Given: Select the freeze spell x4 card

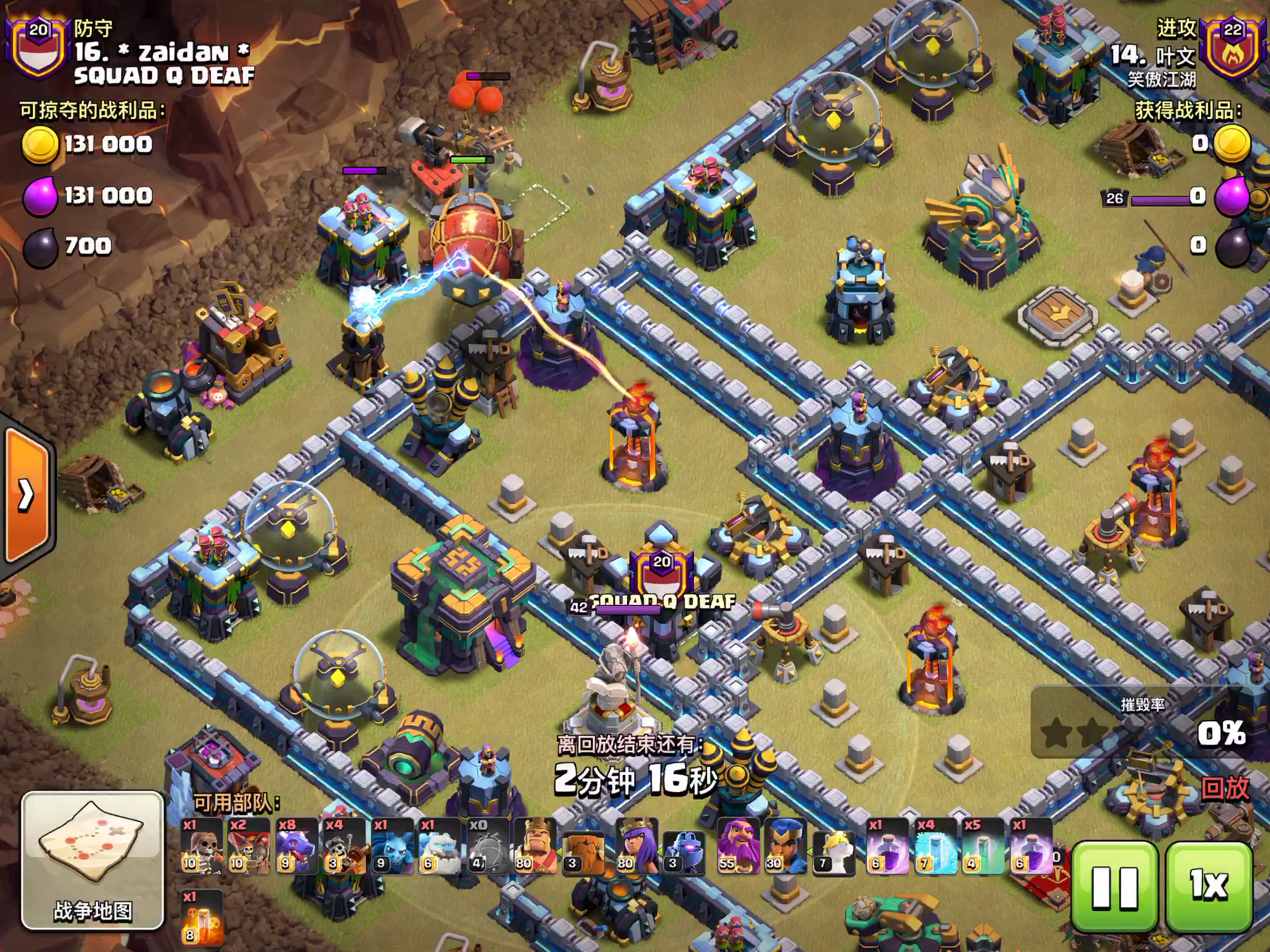Looking at the screenshot, I should [935, 846].
